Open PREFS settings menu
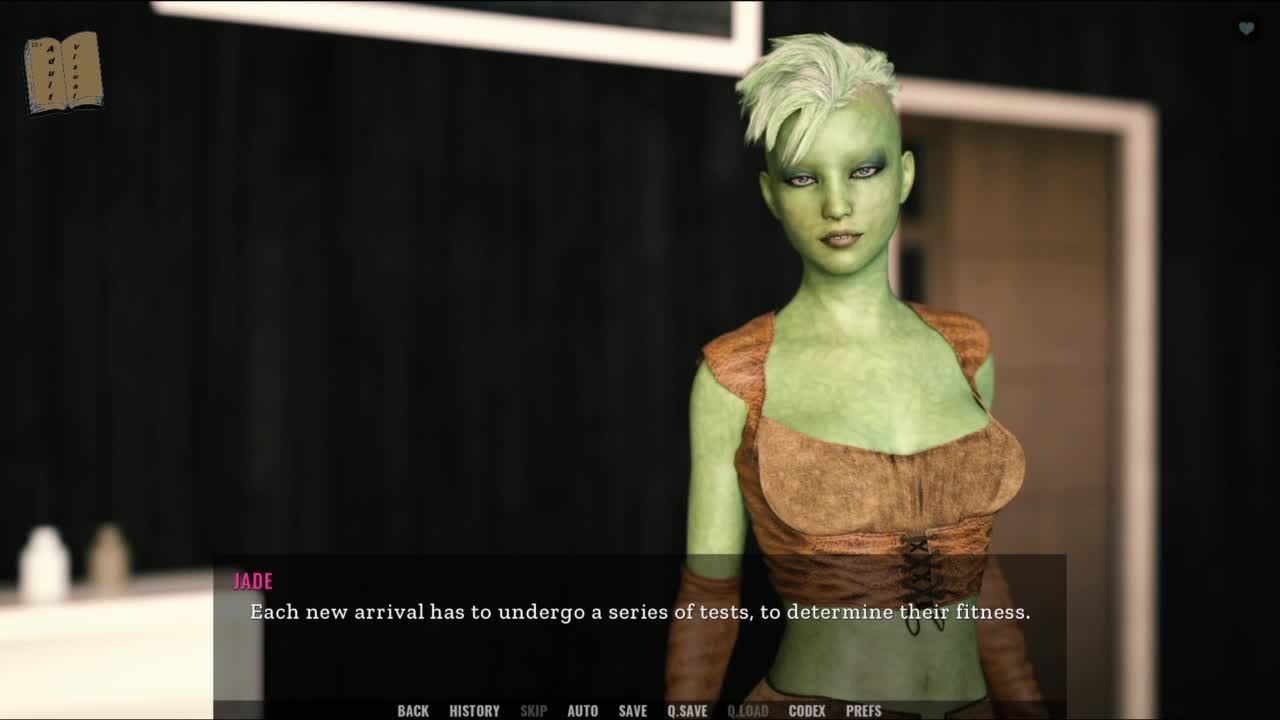 tap(863, 711)
